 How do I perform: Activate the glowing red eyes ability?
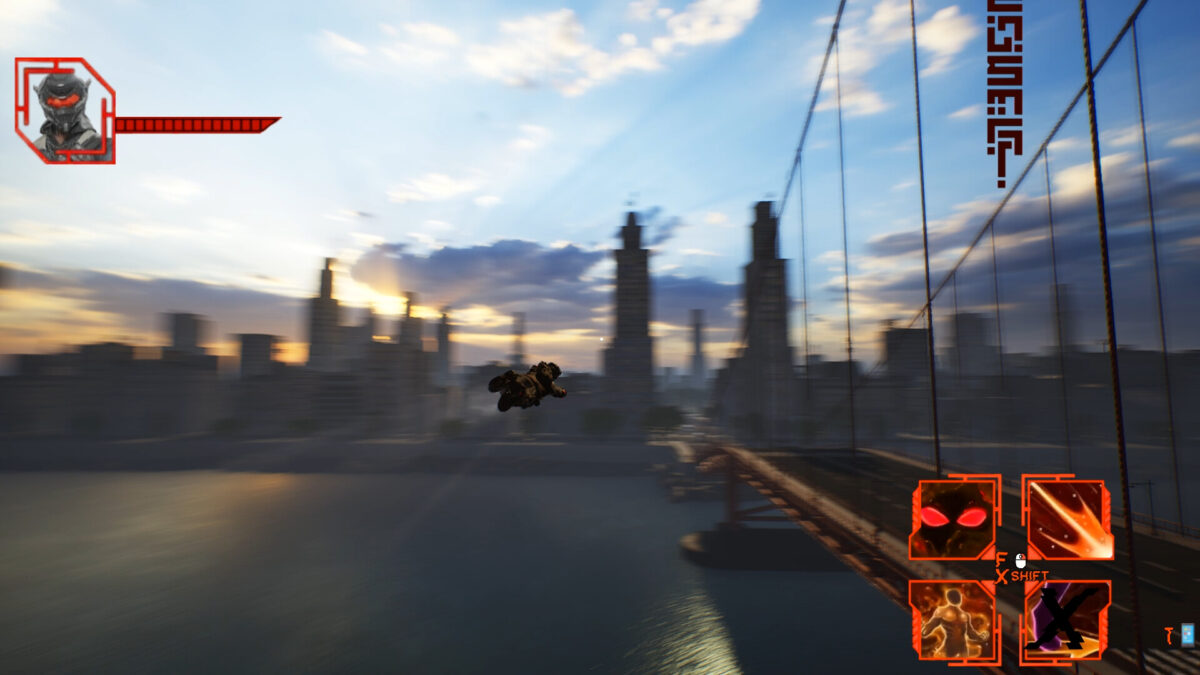tap(952, 519)
